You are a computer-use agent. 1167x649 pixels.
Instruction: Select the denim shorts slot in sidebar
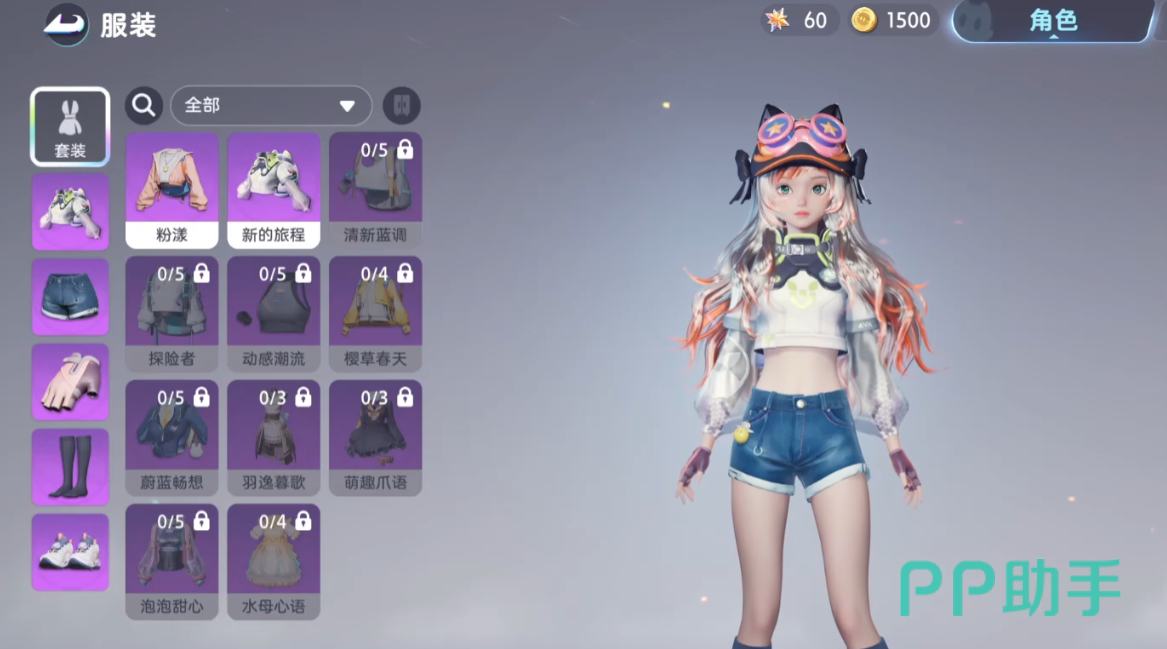click(x=70, y=297)
